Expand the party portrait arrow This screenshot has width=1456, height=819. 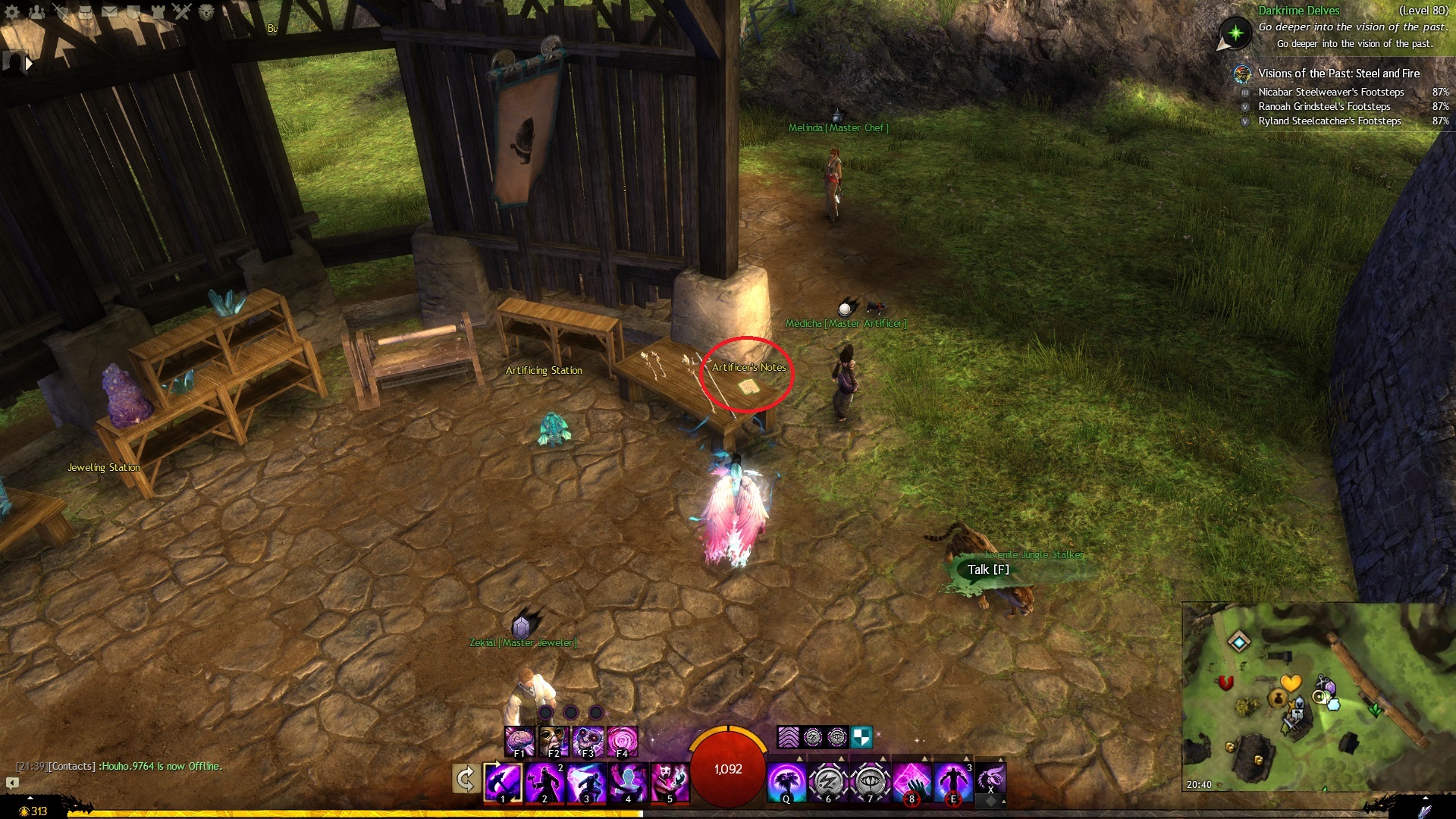coord(30,64)
